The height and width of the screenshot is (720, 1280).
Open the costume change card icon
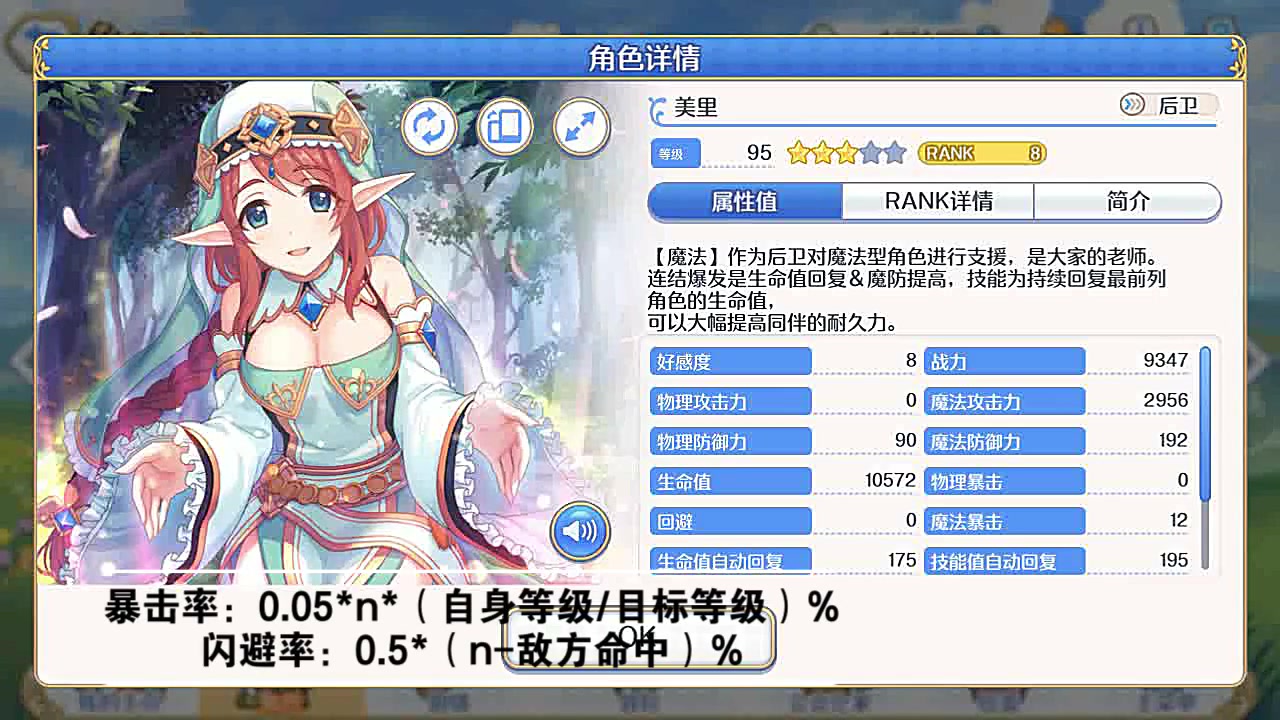[505, 127]
